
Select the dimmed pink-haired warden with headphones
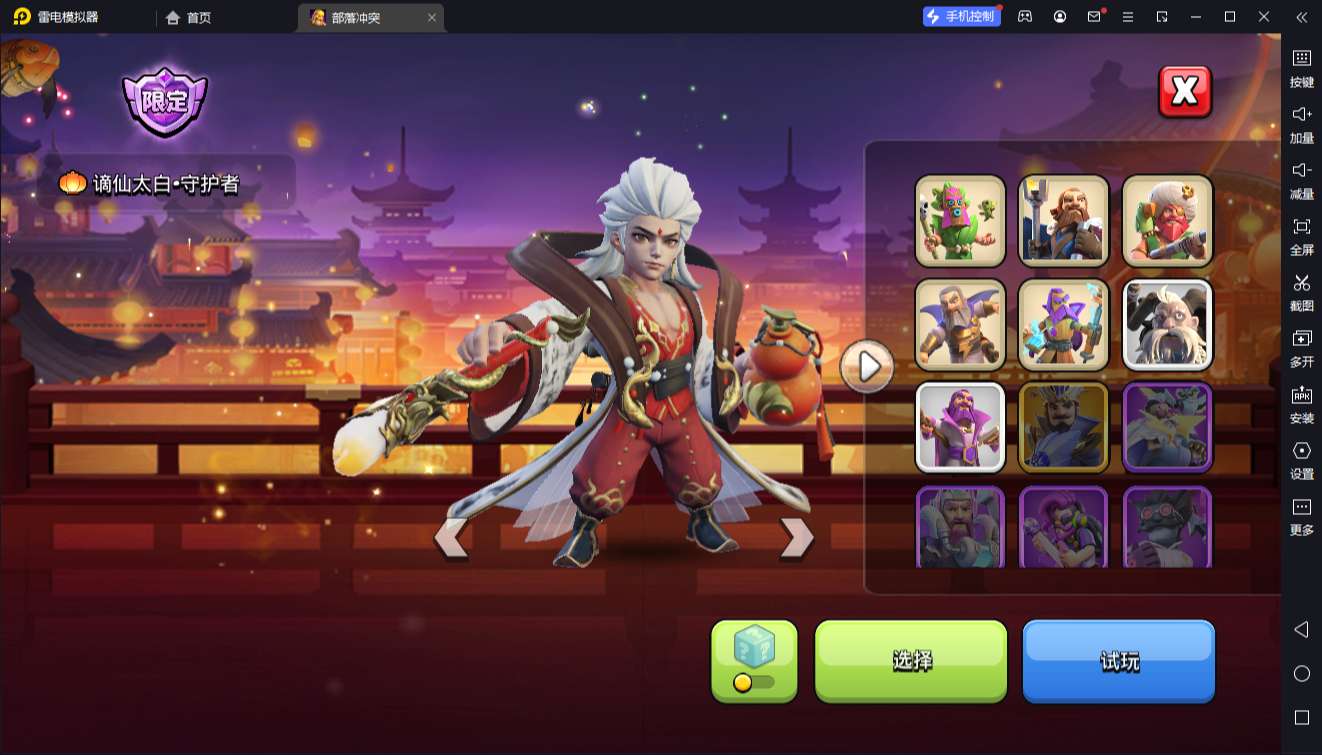click(x=1064, y=527)
